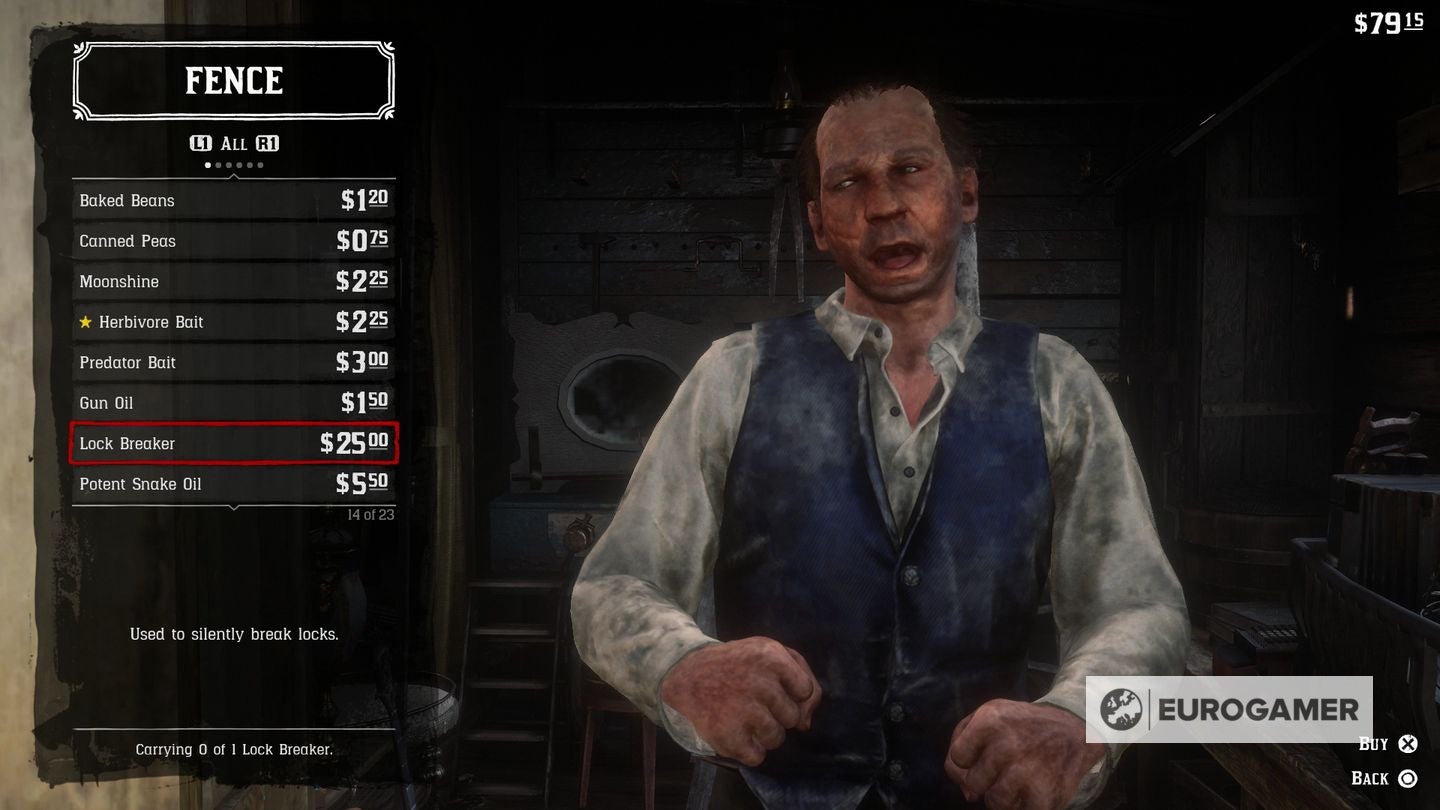1440x810 pixels.
Task: Click the R1 shoulder button indicator
Action: pyautogui.click(x=268, y=143)
